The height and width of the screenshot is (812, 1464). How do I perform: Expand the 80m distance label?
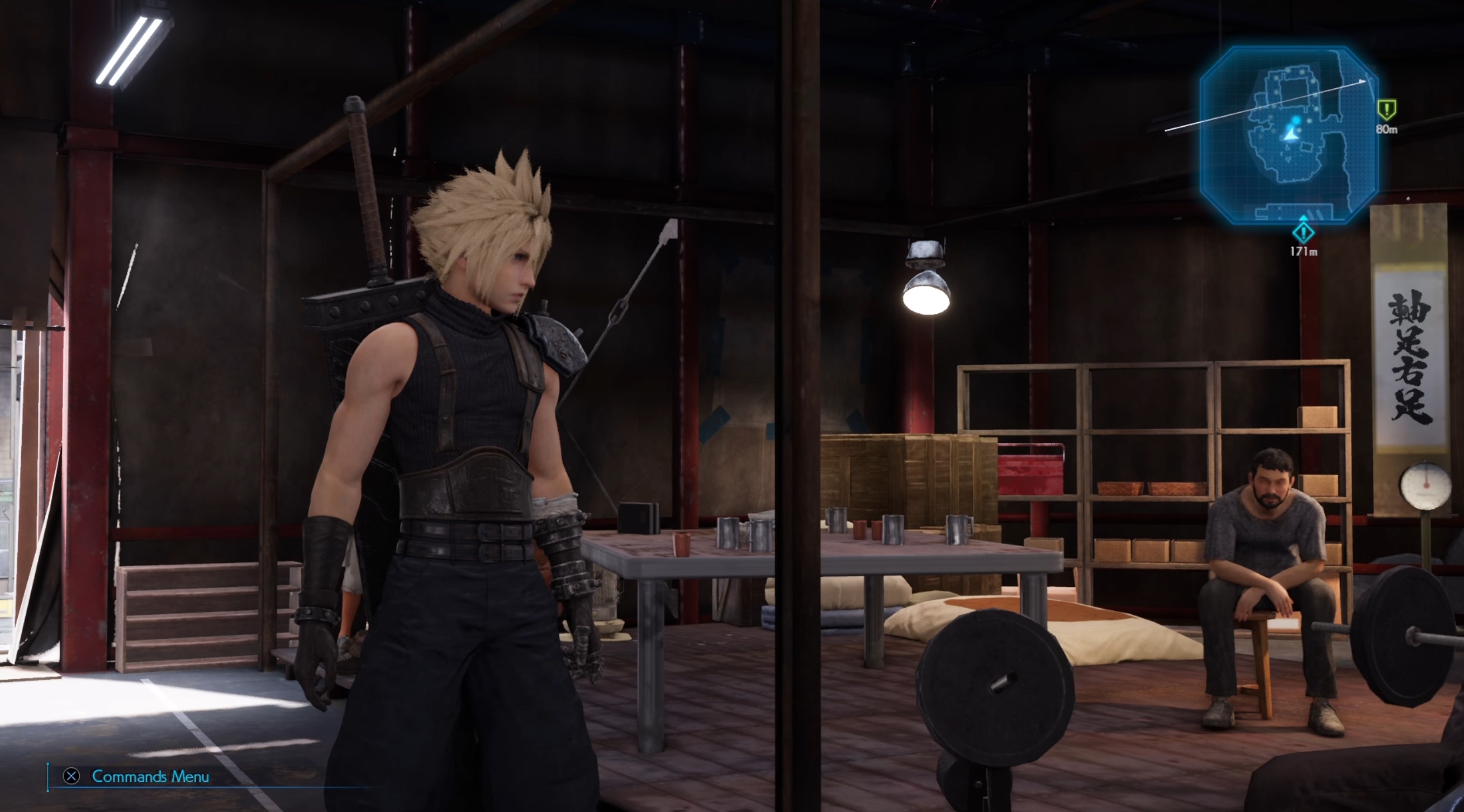tap(1387, 130)
